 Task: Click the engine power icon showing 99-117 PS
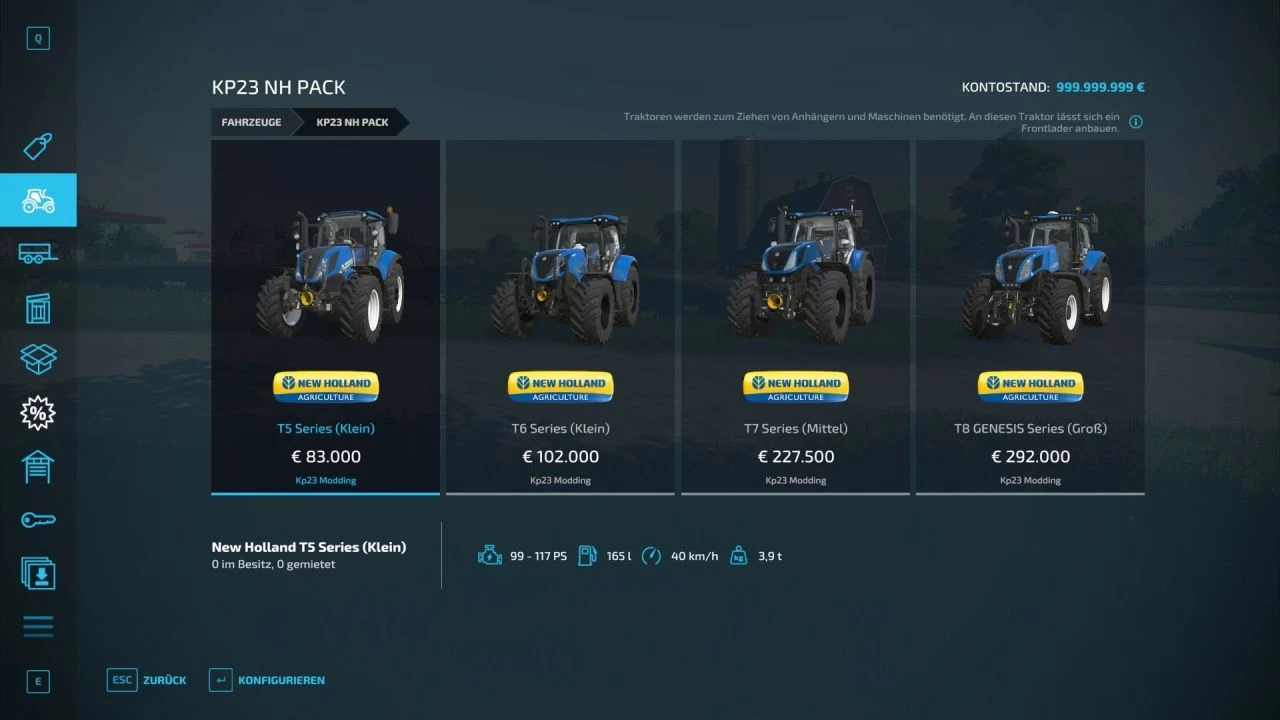490,555
